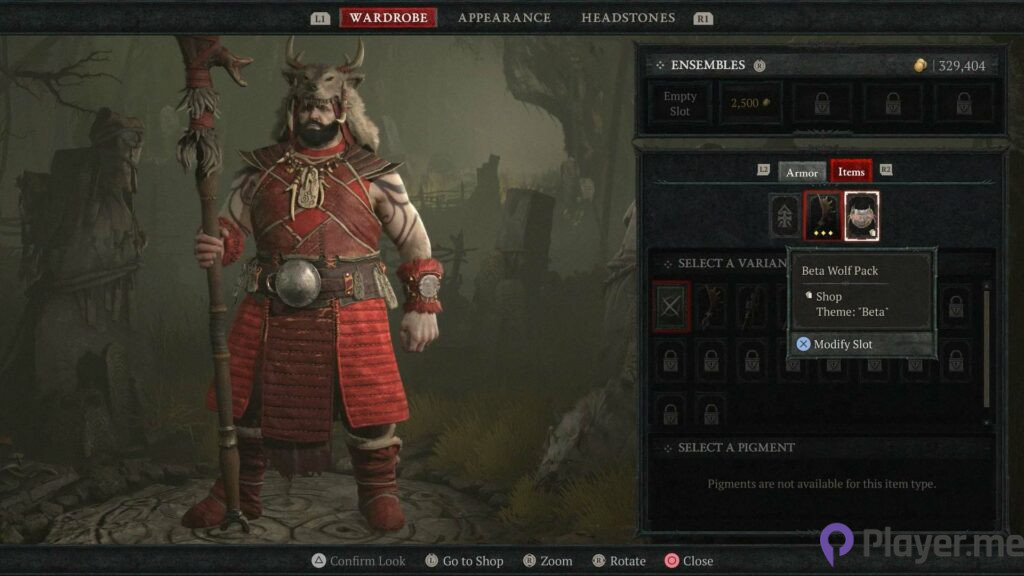Screen dimensions: 1024x576
Task: Choose the Empty Slot ensemble
Action: pos(680,104)
